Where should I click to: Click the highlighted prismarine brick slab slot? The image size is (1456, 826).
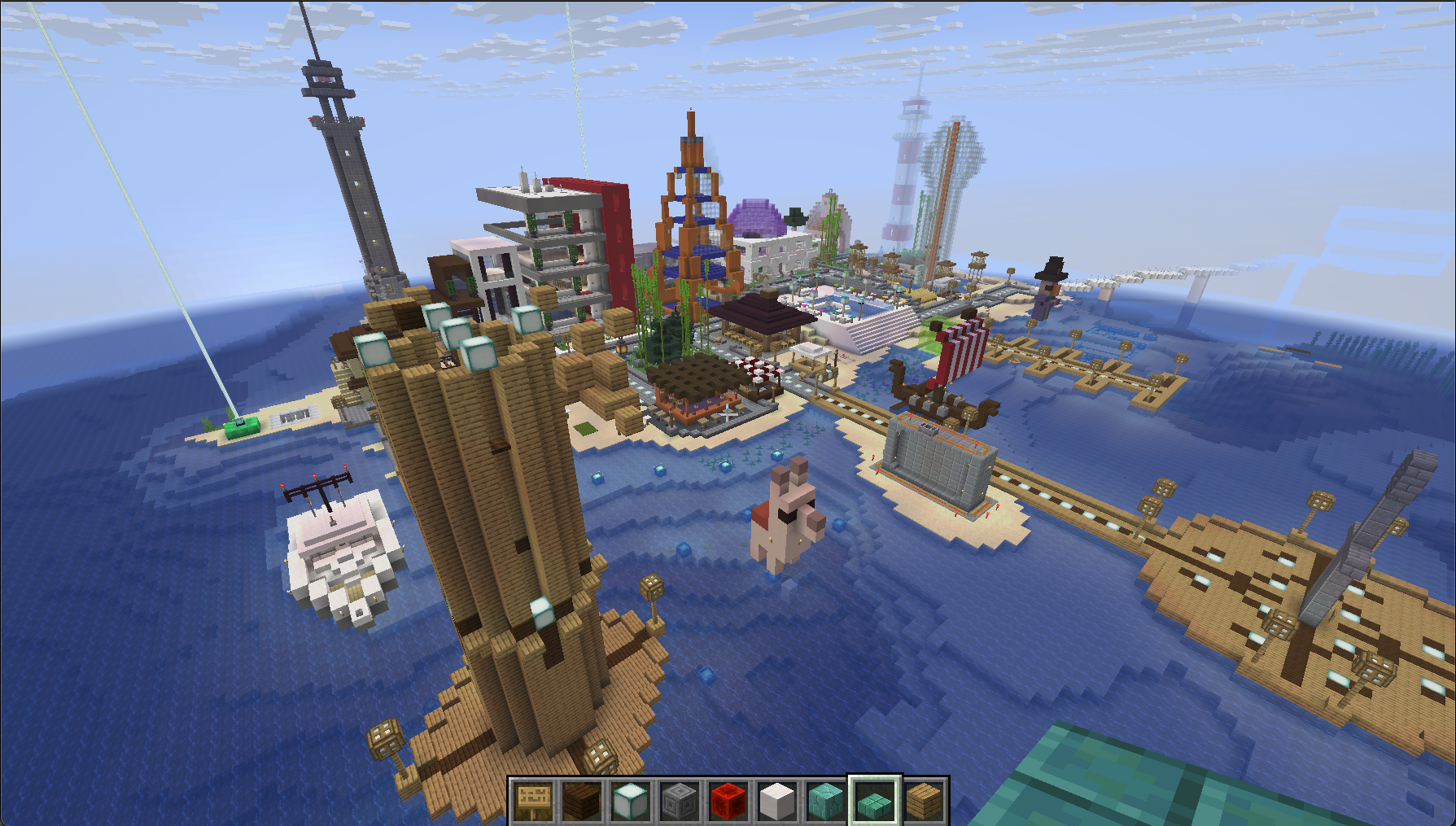point(875,801)
